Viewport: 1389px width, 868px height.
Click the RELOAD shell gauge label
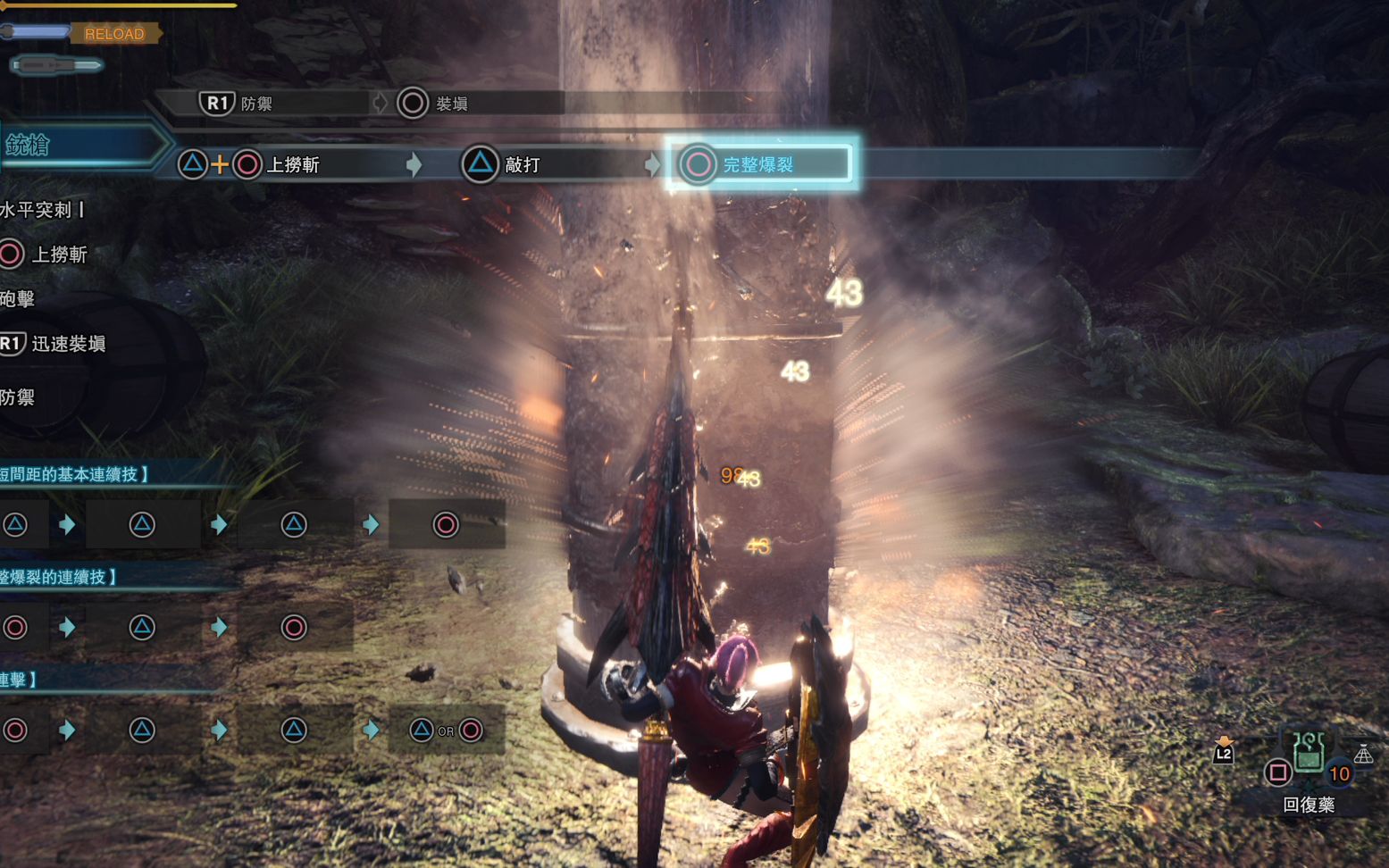(113, 34)
